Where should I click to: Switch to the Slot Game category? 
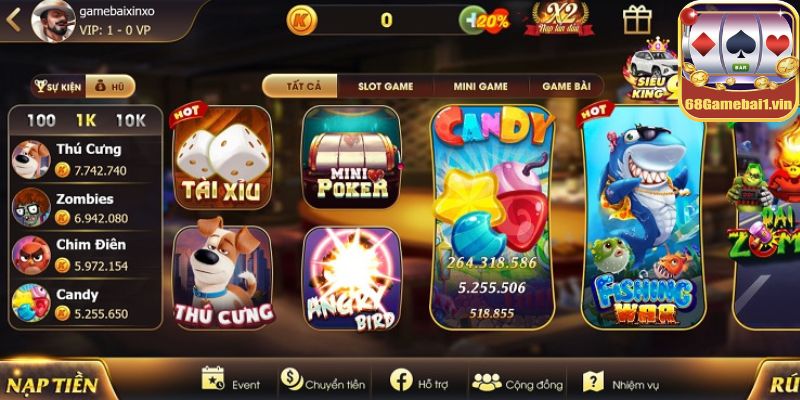click(x=385, y=86)
